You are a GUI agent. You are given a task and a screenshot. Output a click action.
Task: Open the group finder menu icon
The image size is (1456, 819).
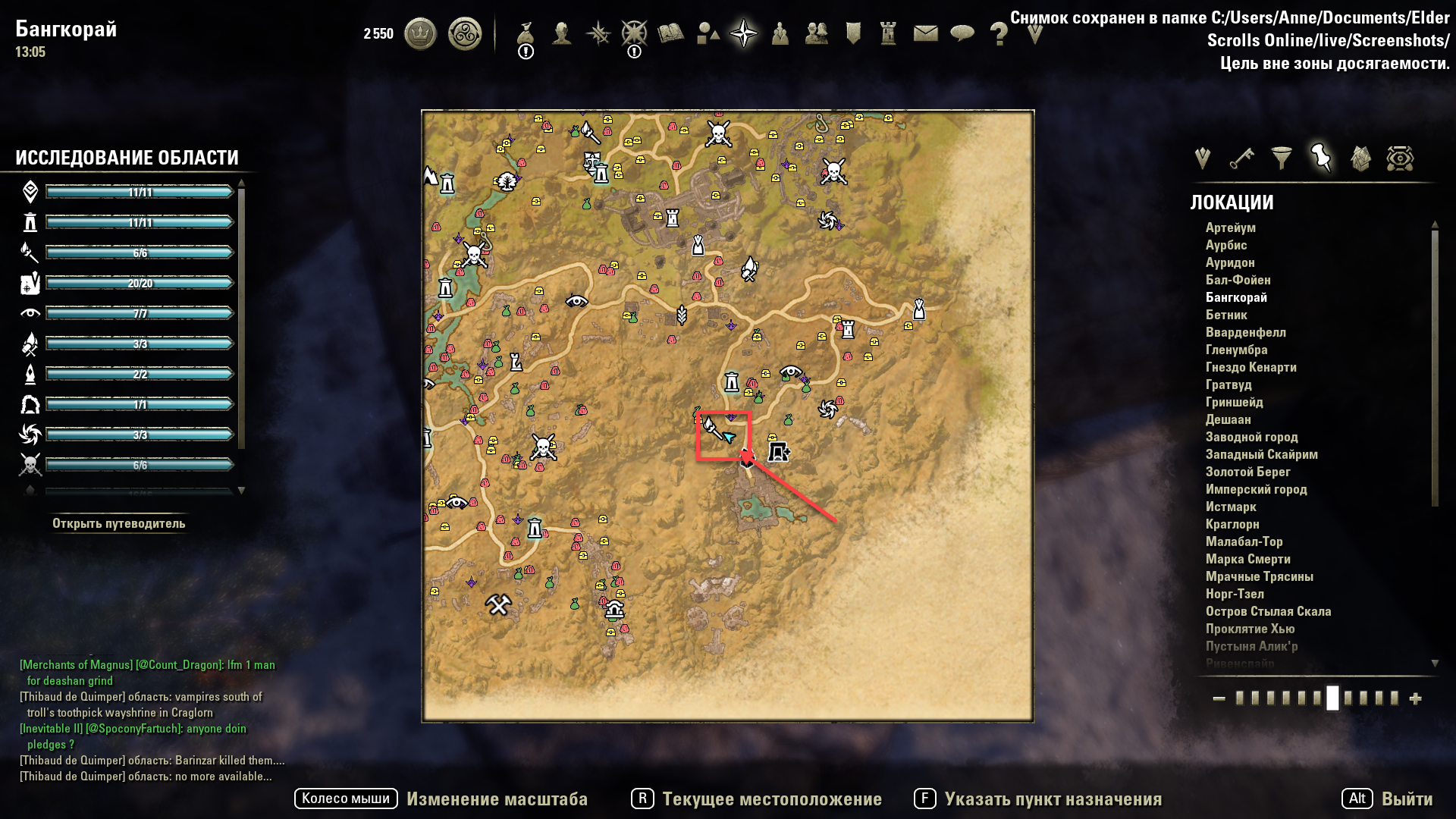[x=780, y=34]
